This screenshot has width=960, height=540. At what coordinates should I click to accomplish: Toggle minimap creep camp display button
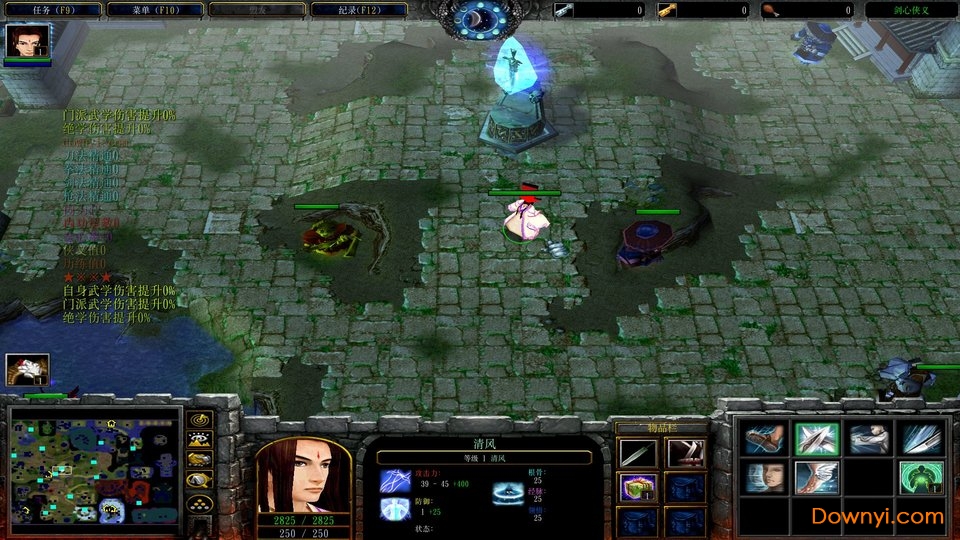200,481
